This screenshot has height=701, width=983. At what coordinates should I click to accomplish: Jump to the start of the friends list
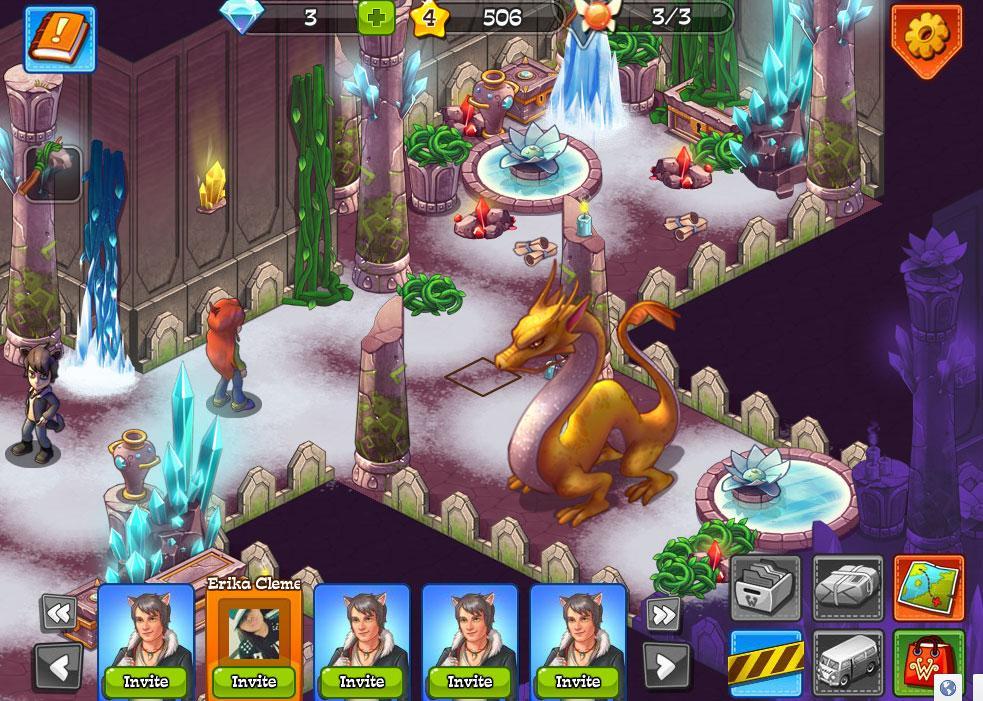(x=58, y=612)
